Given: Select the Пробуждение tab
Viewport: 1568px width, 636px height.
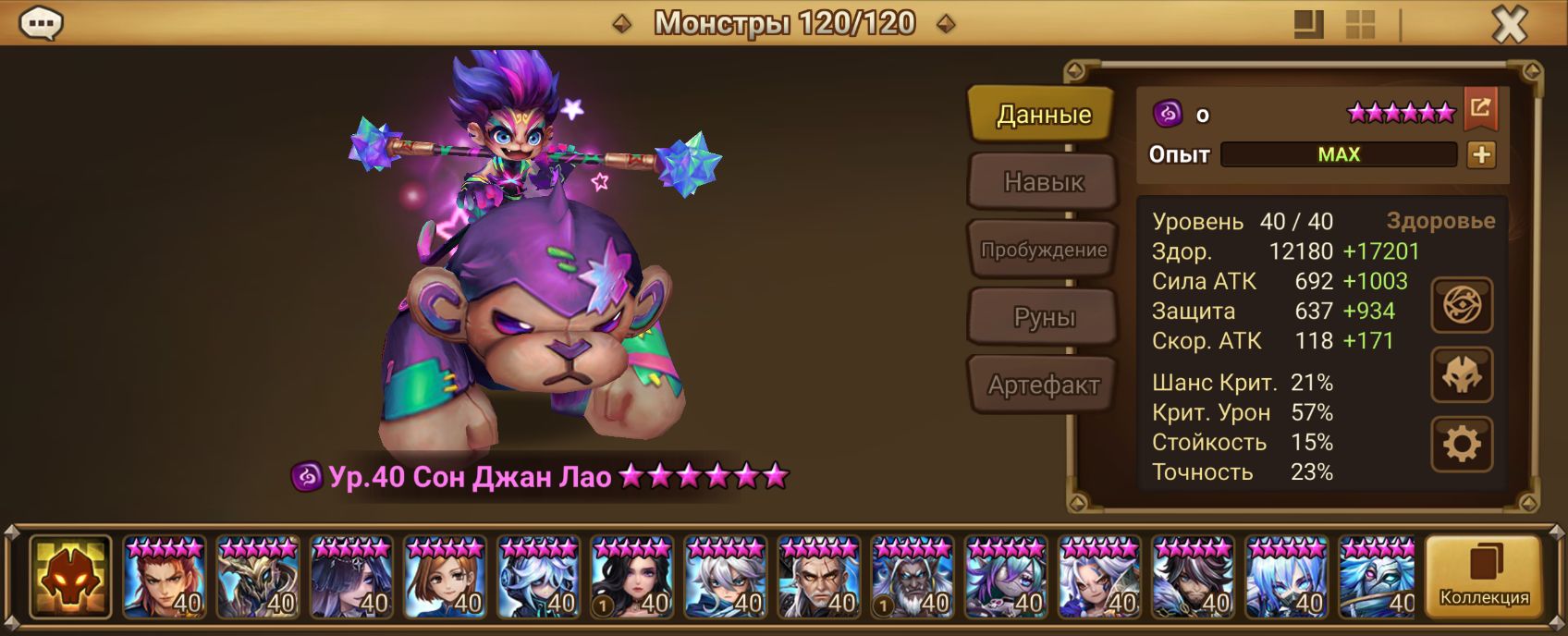Looking at the screenshot, I should tap(1042, 250).
